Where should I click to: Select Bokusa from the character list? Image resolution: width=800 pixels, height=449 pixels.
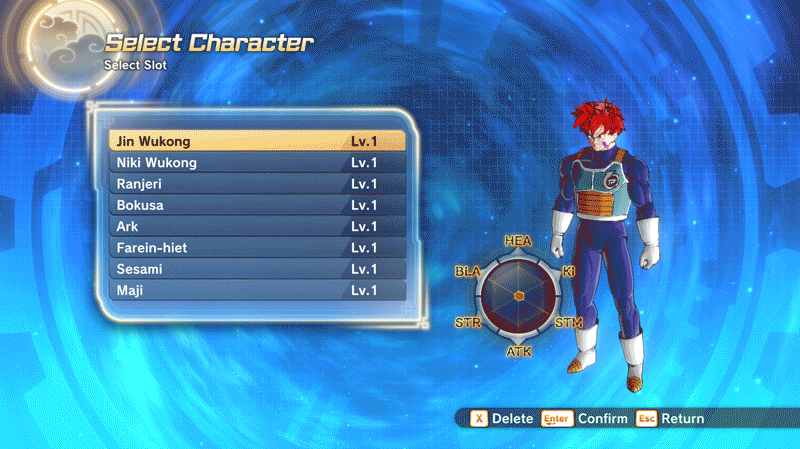coord(257,205)
